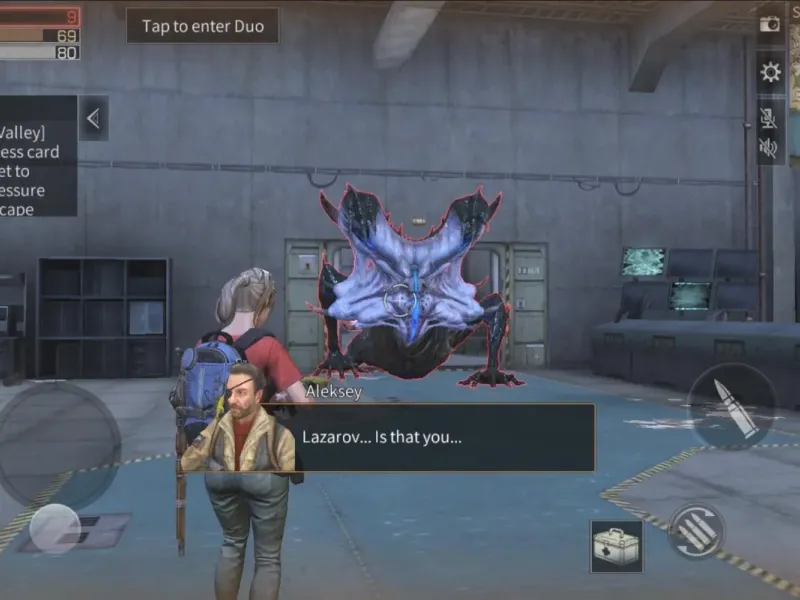800x600 pixels.
Task: Advance Aleksey's dialogue box
Action: [x=440, y=438]
